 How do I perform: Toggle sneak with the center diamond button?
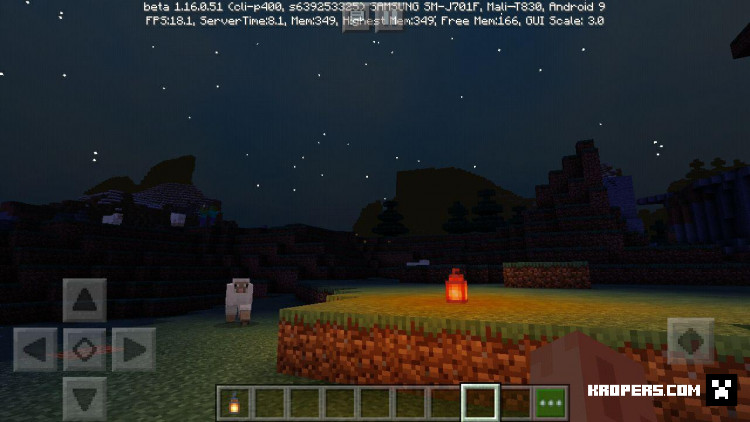pyautogui.click(x=84, y=349)
